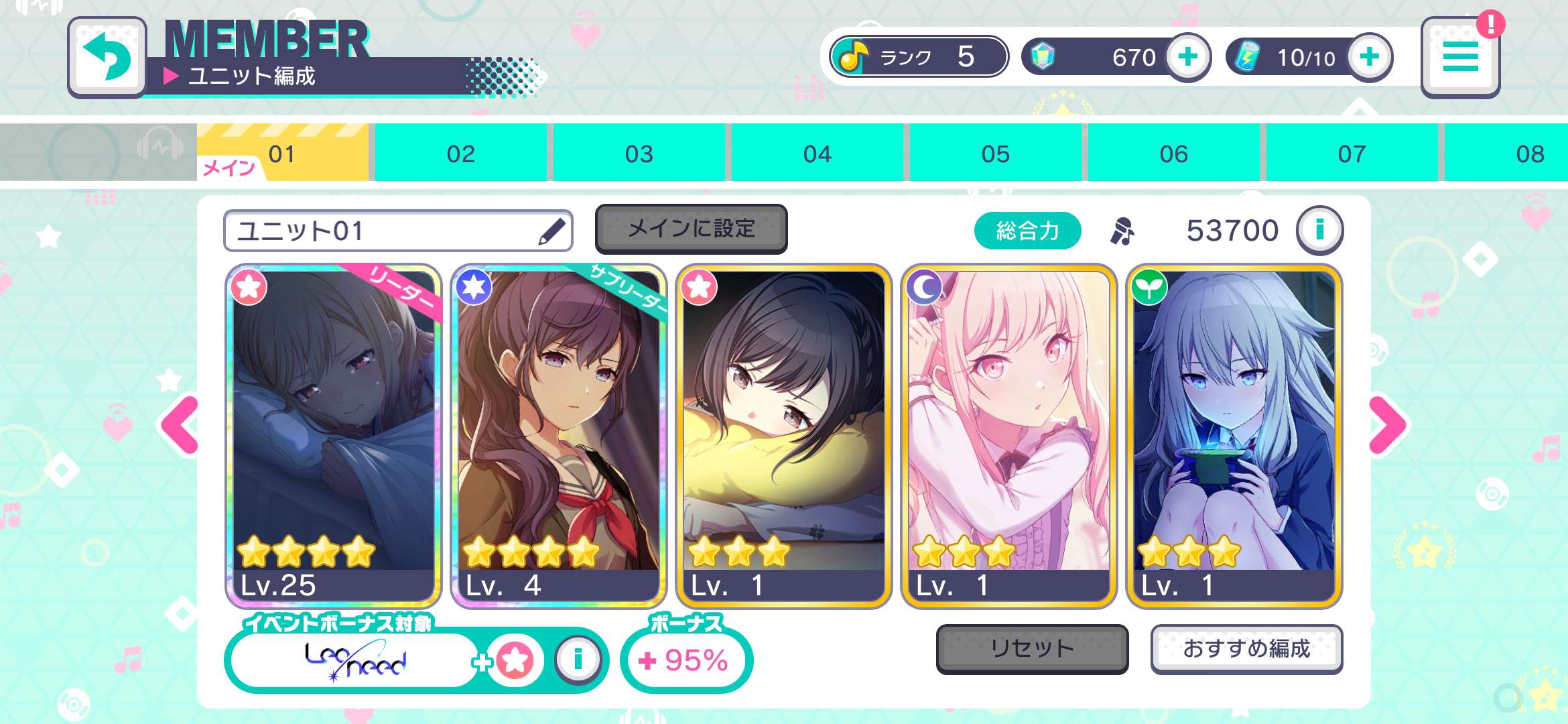Viewport: 1568px width, 724px height.
Task: Tap the plus to purchase crystals
Action: (1189, 58)
